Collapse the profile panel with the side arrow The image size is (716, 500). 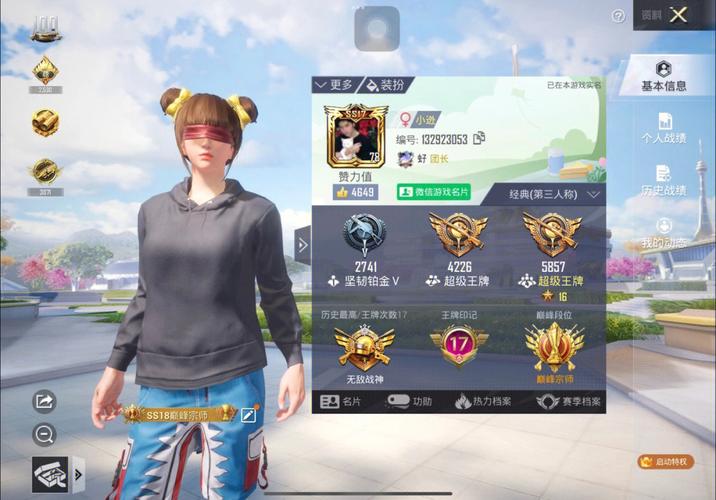coord(303,243)
